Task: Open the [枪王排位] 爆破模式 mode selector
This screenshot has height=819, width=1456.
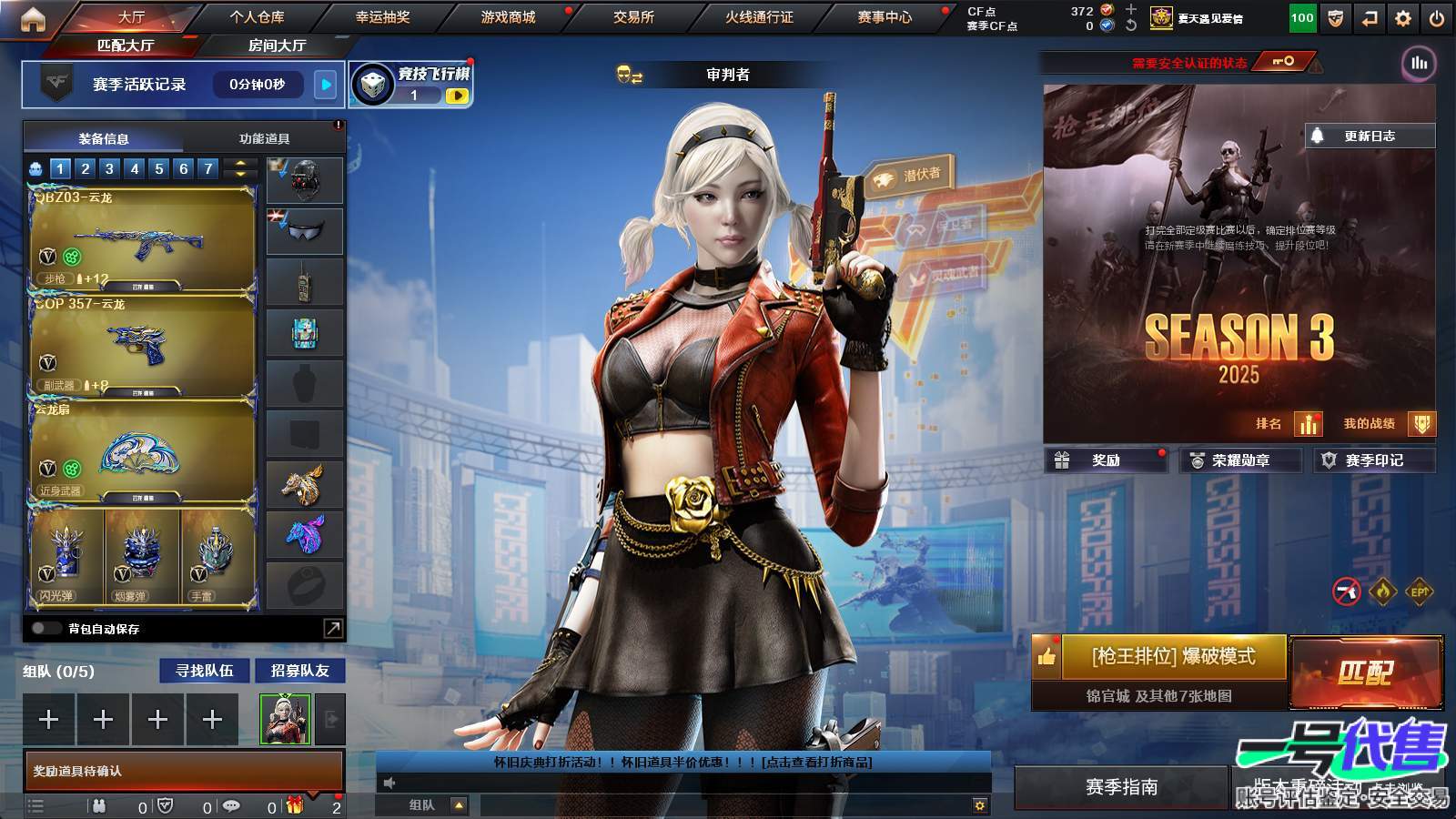Action: tap(1174, 657)
